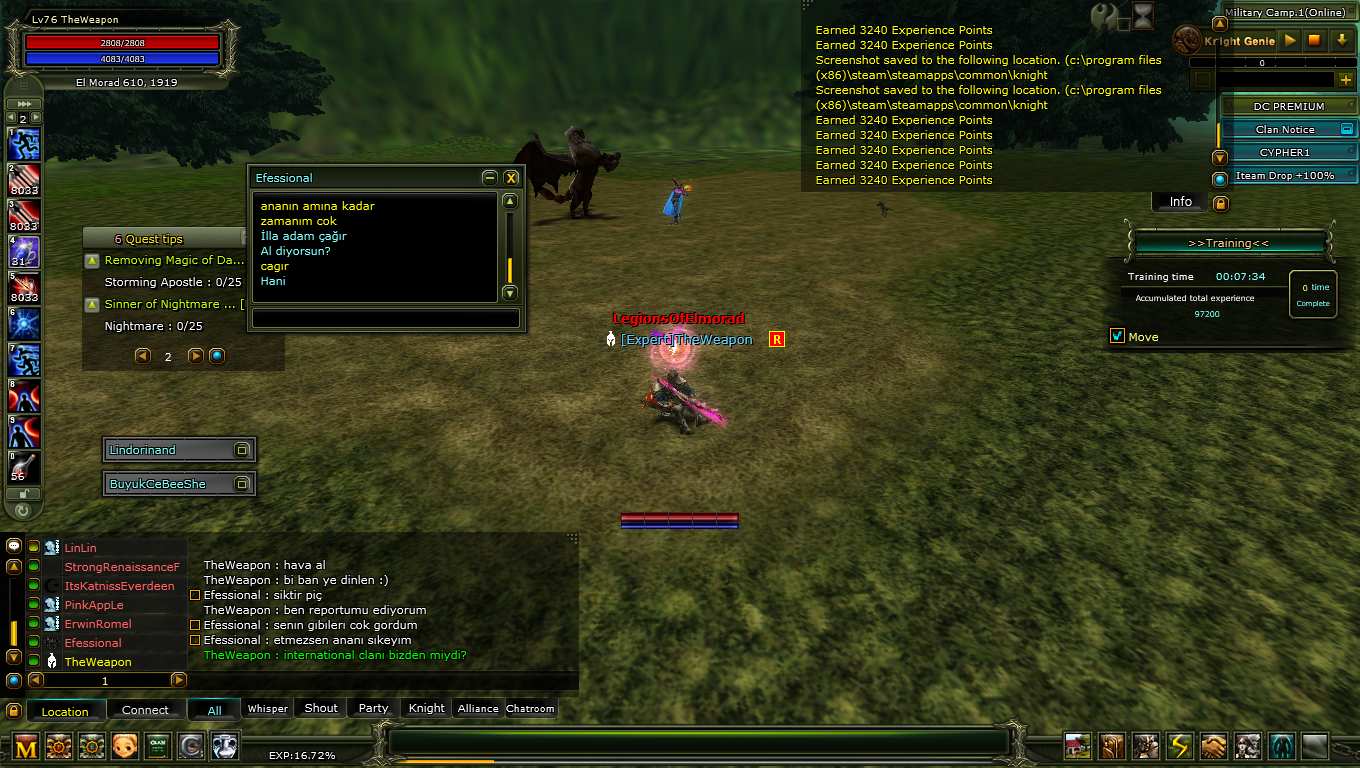Go to next quest tips page
The height and width of the screenshot is (768, 1360).
point(195,356)
